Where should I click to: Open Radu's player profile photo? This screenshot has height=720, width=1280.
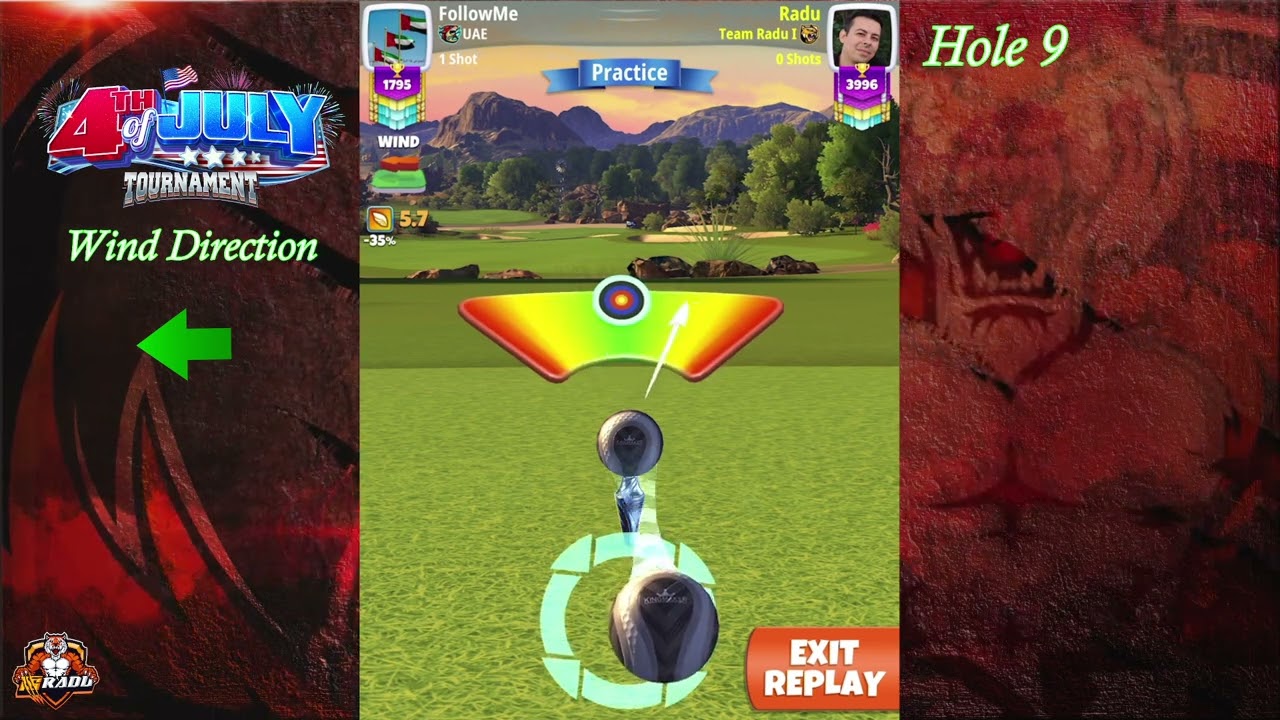coord(861,37)
